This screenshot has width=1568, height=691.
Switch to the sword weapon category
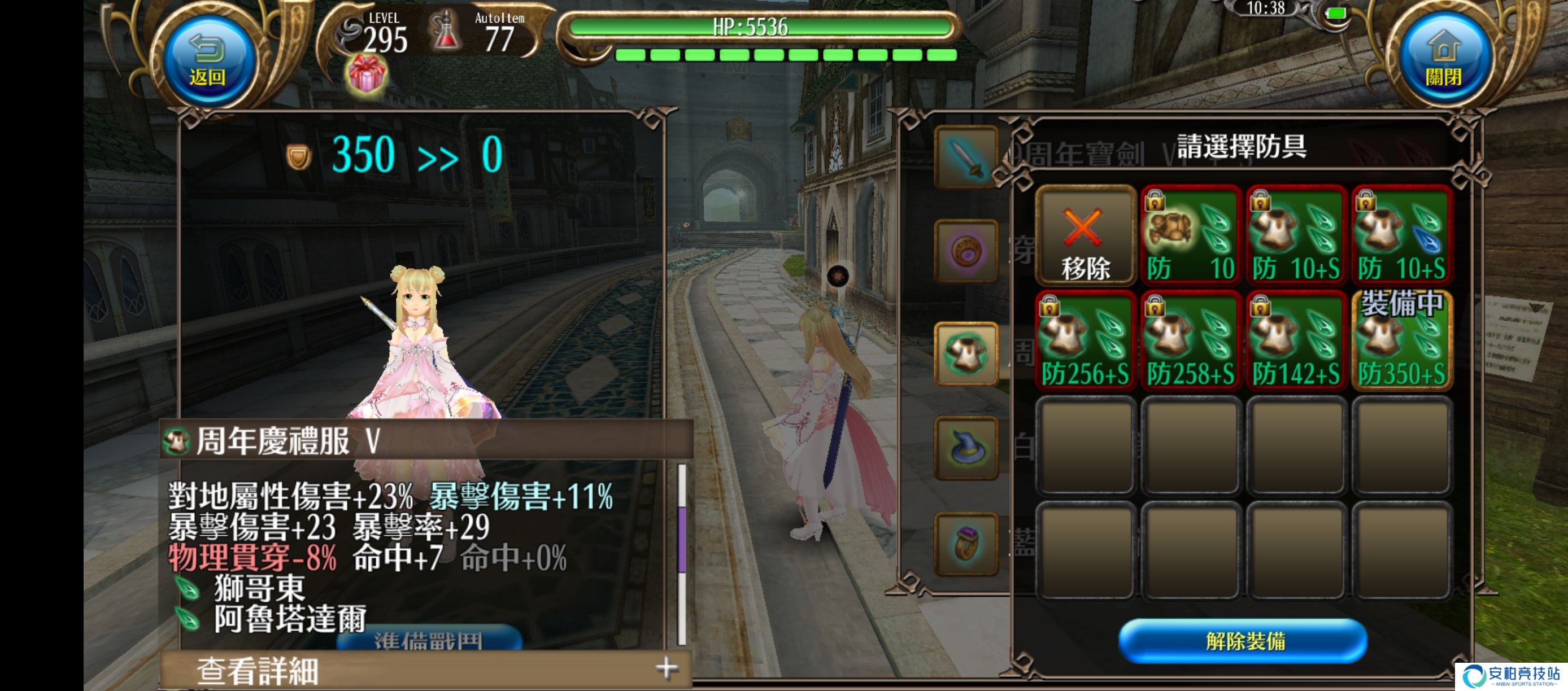click(x=966, y=156)
